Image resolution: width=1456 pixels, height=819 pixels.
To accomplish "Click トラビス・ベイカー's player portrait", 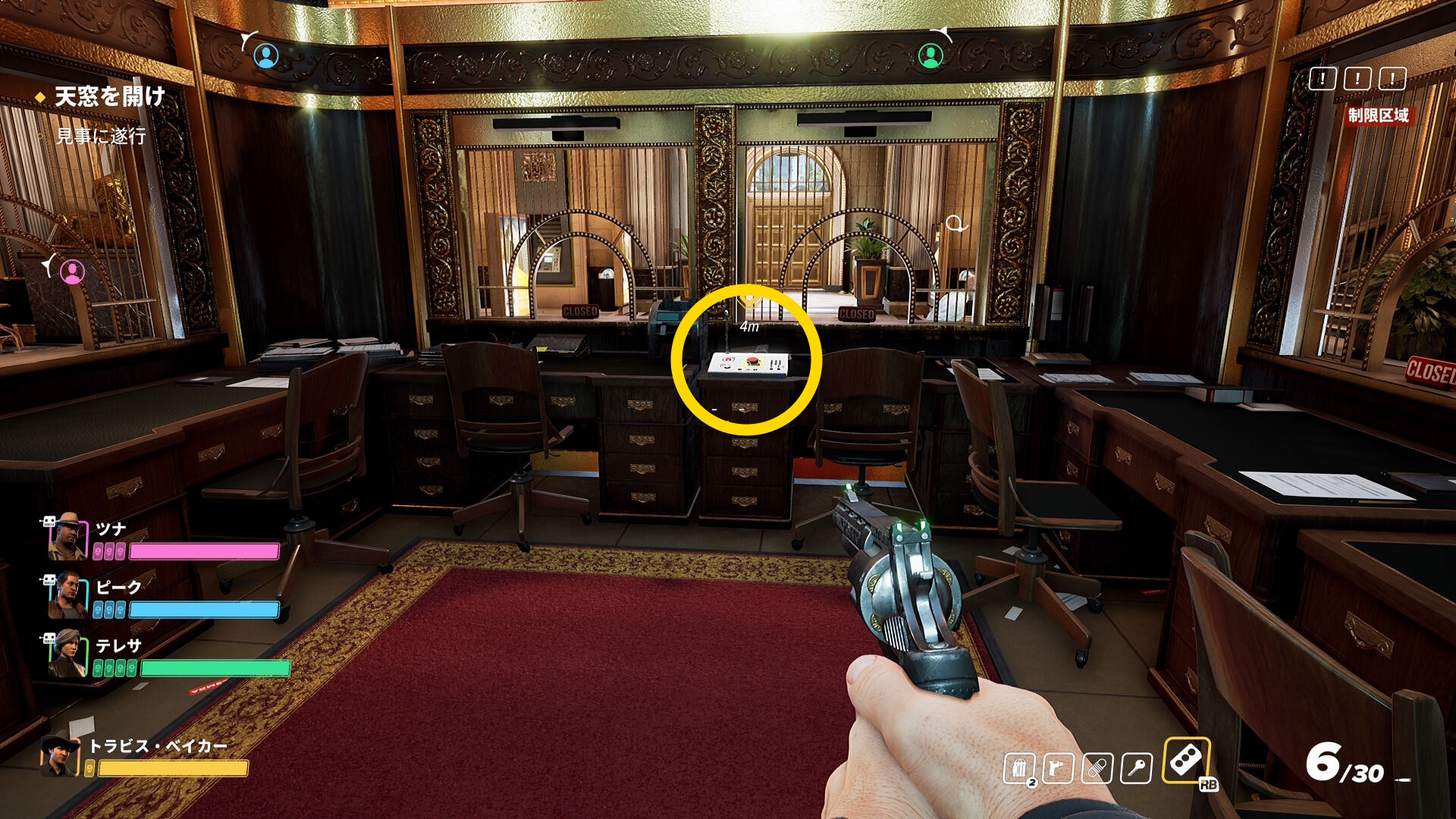I will (60, 756).
